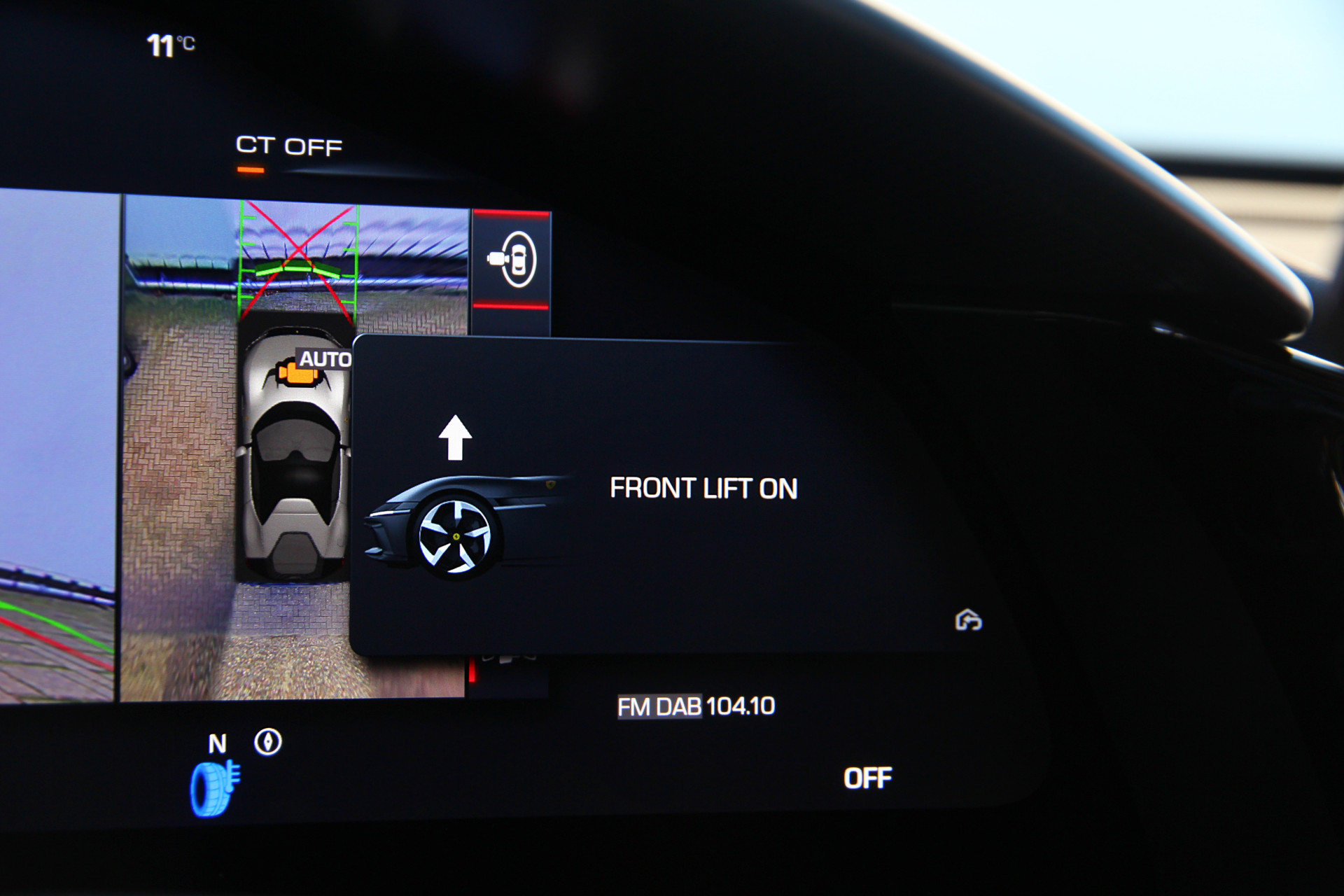
Task: Select the top-down car surround view
Action: [x=295, y=455]
